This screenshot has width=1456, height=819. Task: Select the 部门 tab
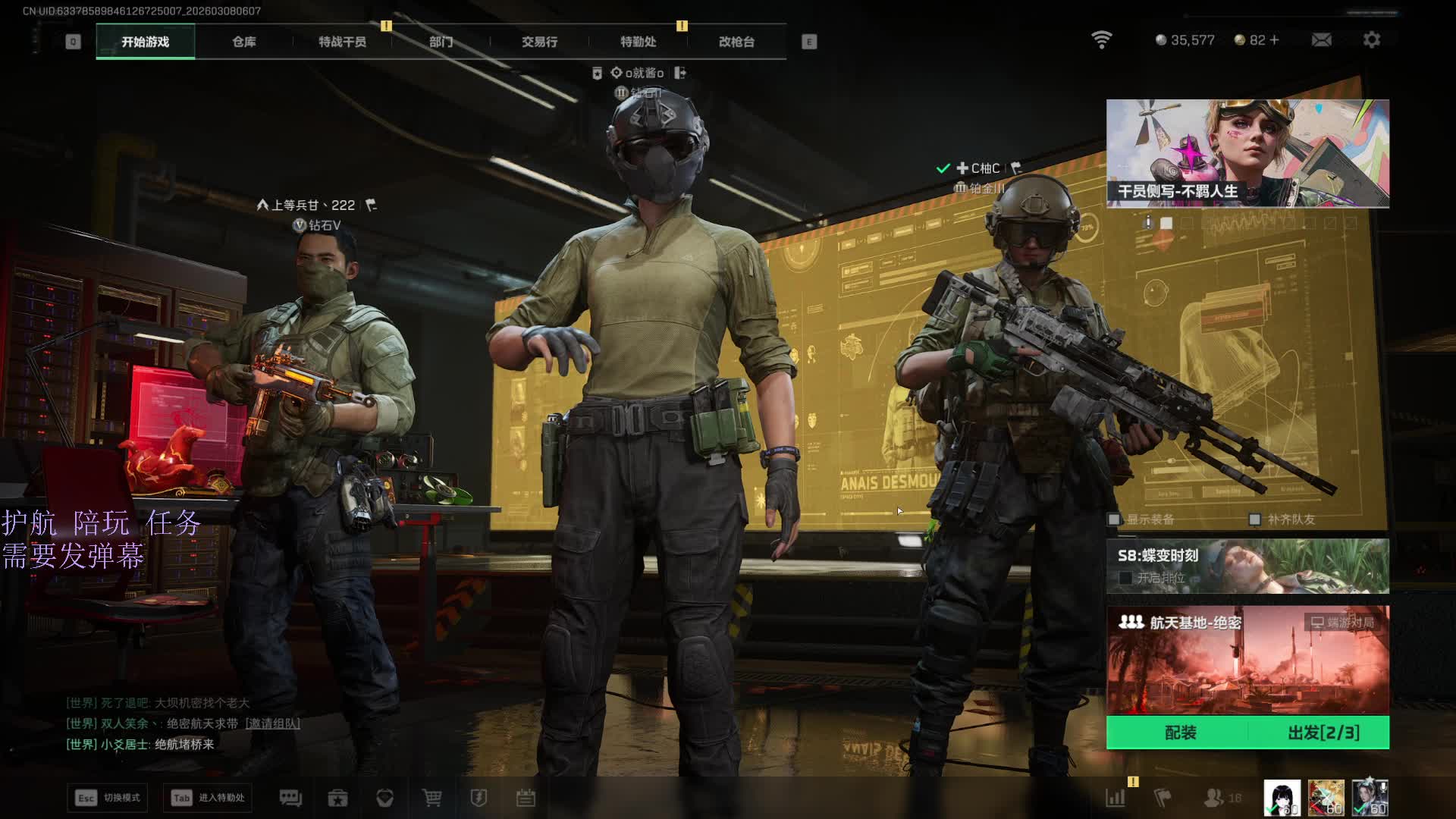(441, 42)
